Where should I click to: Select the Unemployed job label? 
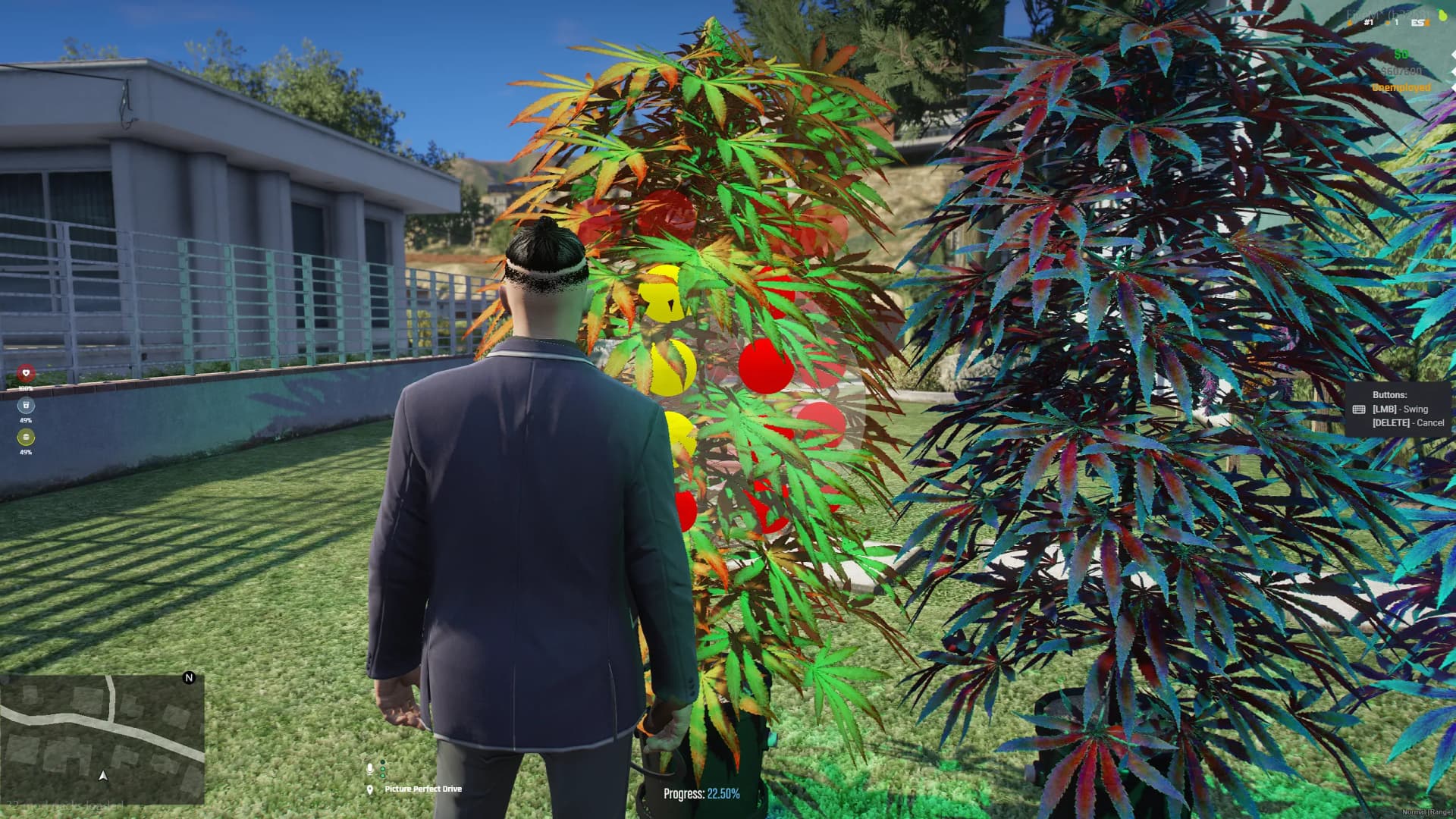tap(1402, 87)
